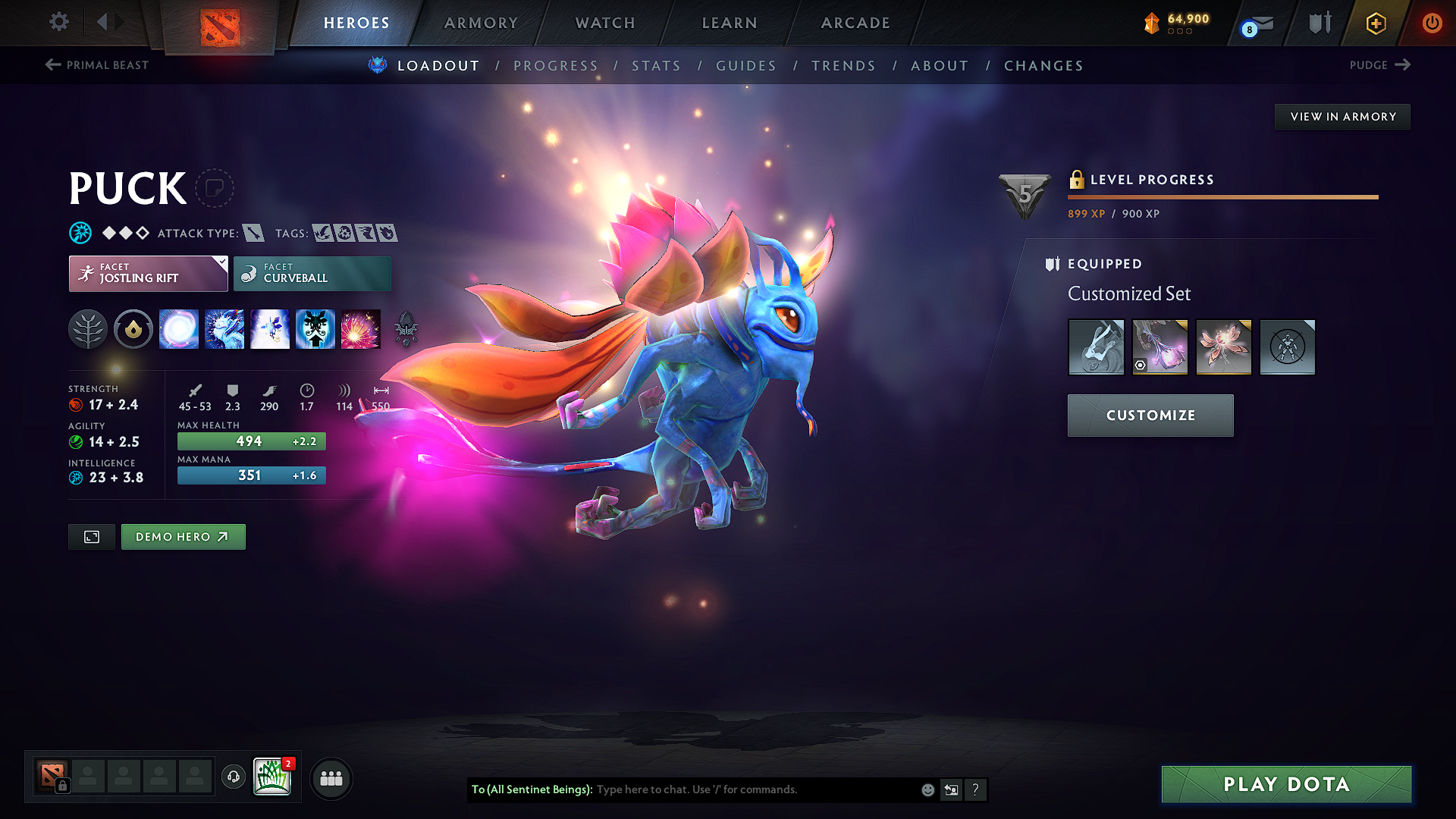Select the Curveball facet

[x=312, y=273]
